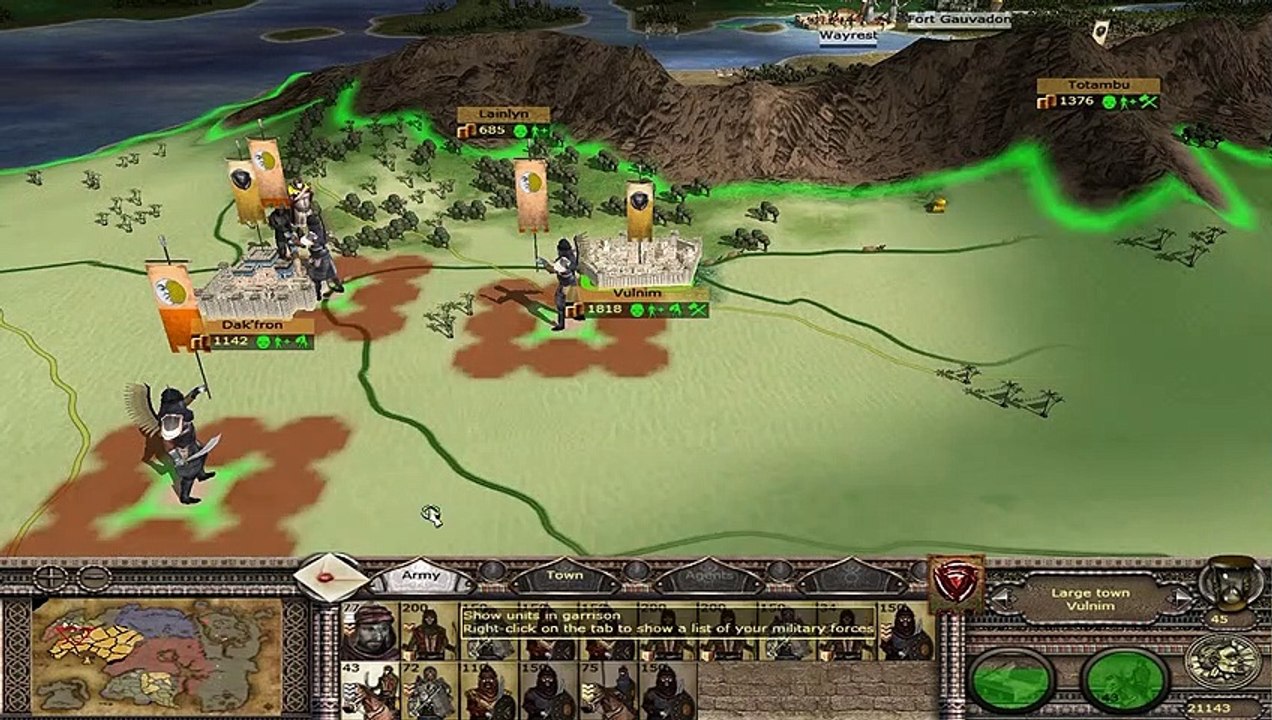Screen dimensions: 1272x720
Task: Select the Lainlyn settlement label
Action: pyautogui.click(x=502, y=115)
